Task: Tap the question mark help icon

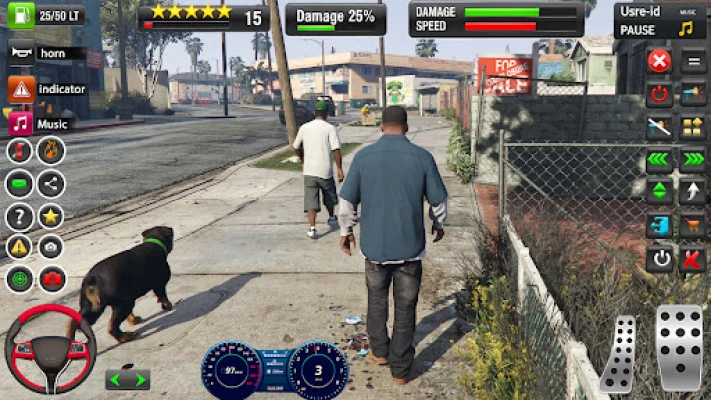Action: point(19,216)
